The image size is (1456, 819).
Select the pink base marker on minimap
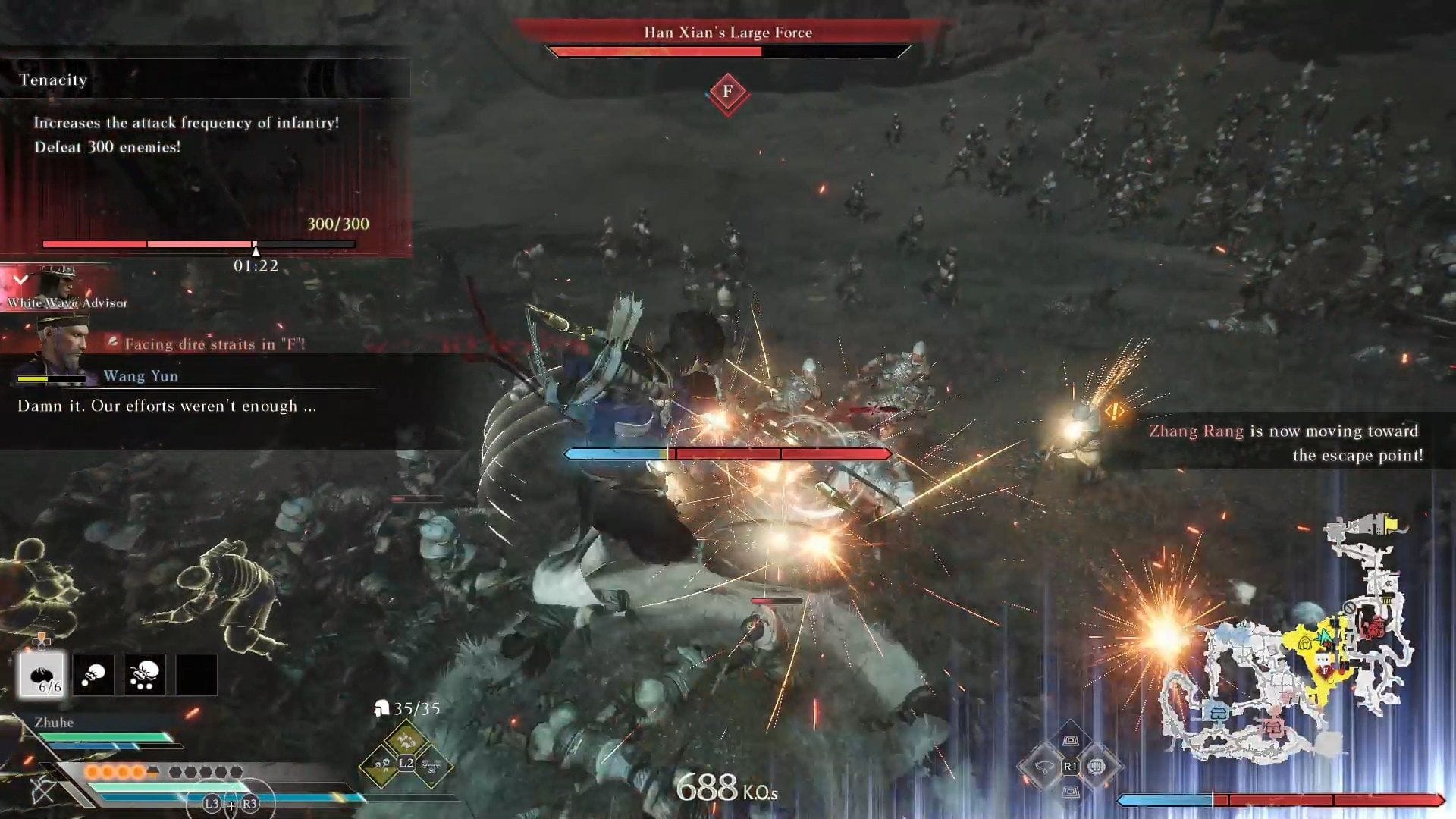click(x=1272, y=728)
